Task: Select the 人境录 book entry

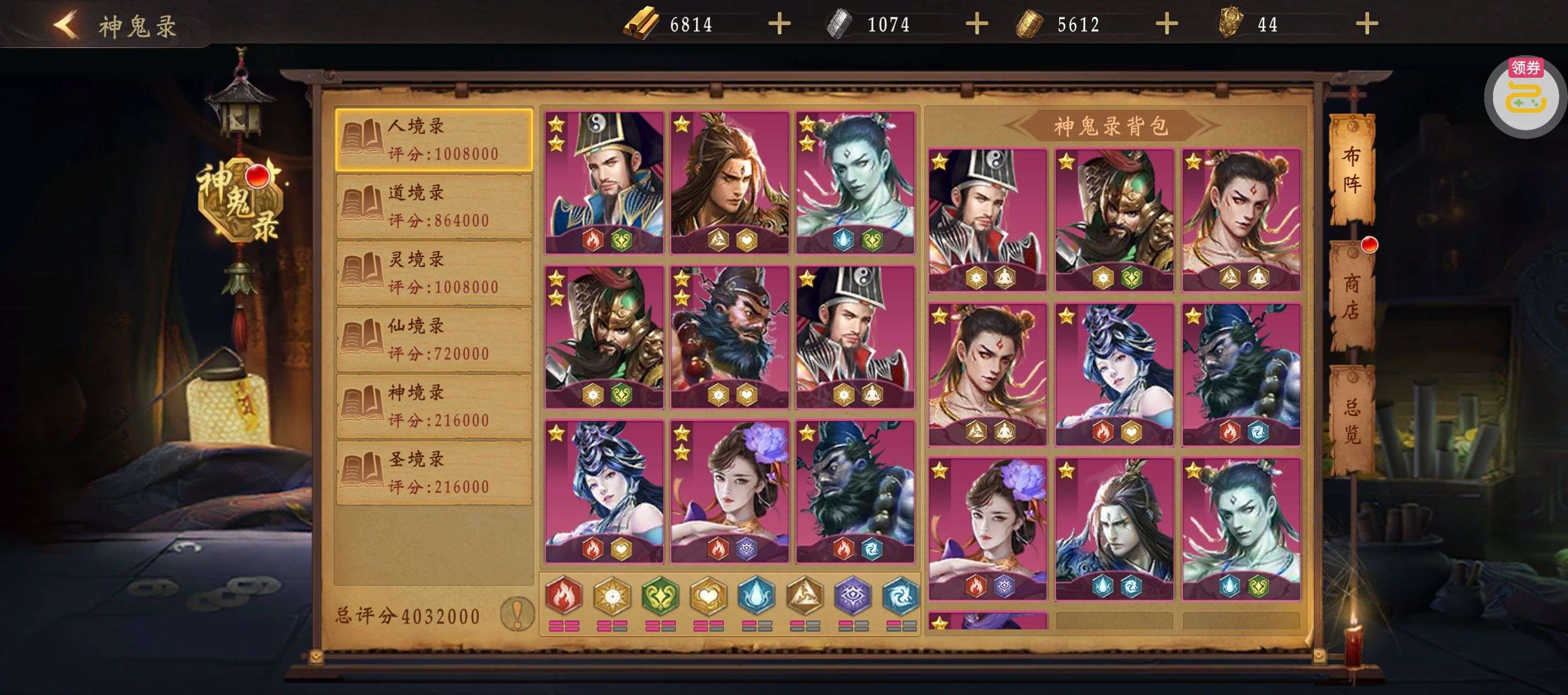Action: pos(434,140)
